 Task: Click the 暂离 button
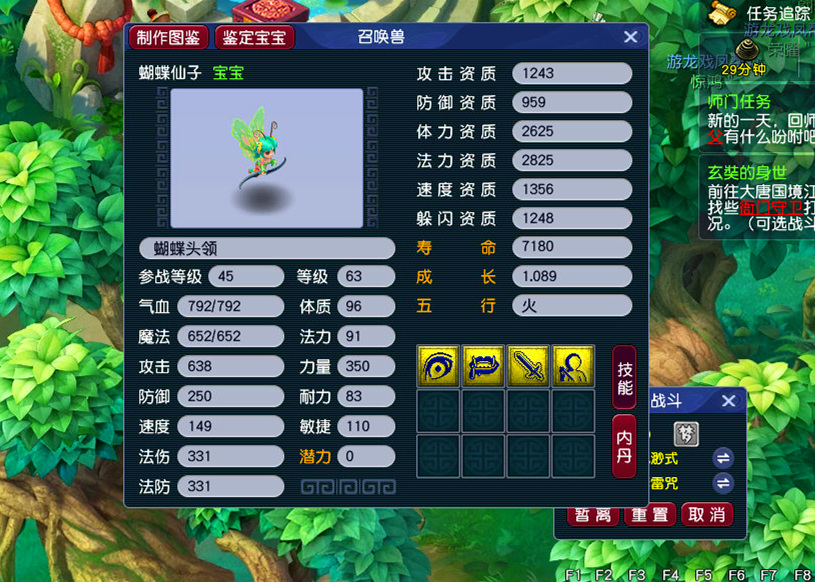click(x=594, y=514)
